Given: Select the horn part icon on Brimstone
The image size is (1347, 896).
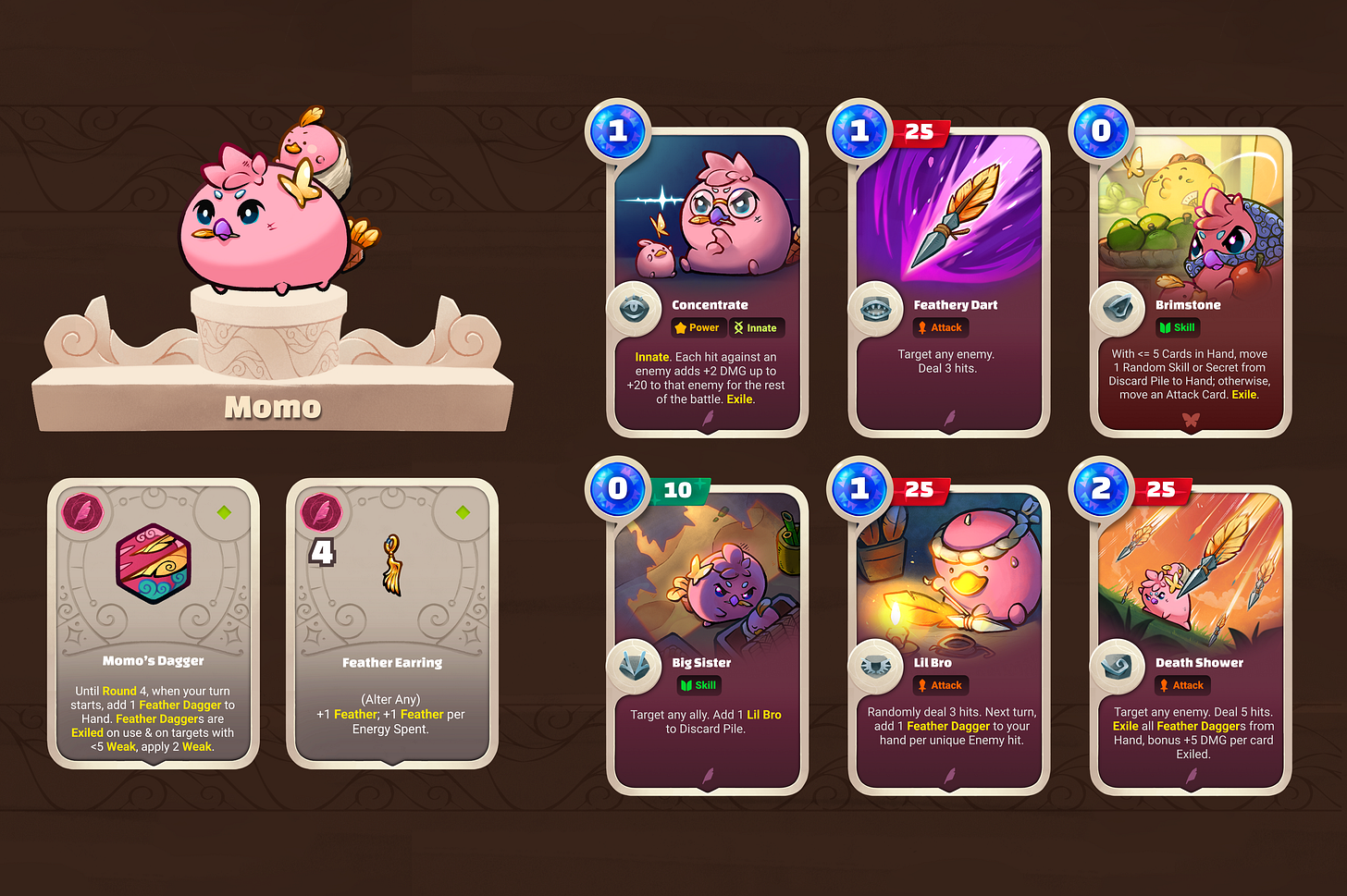Looking at the screenshot, I should (1118, 308).
